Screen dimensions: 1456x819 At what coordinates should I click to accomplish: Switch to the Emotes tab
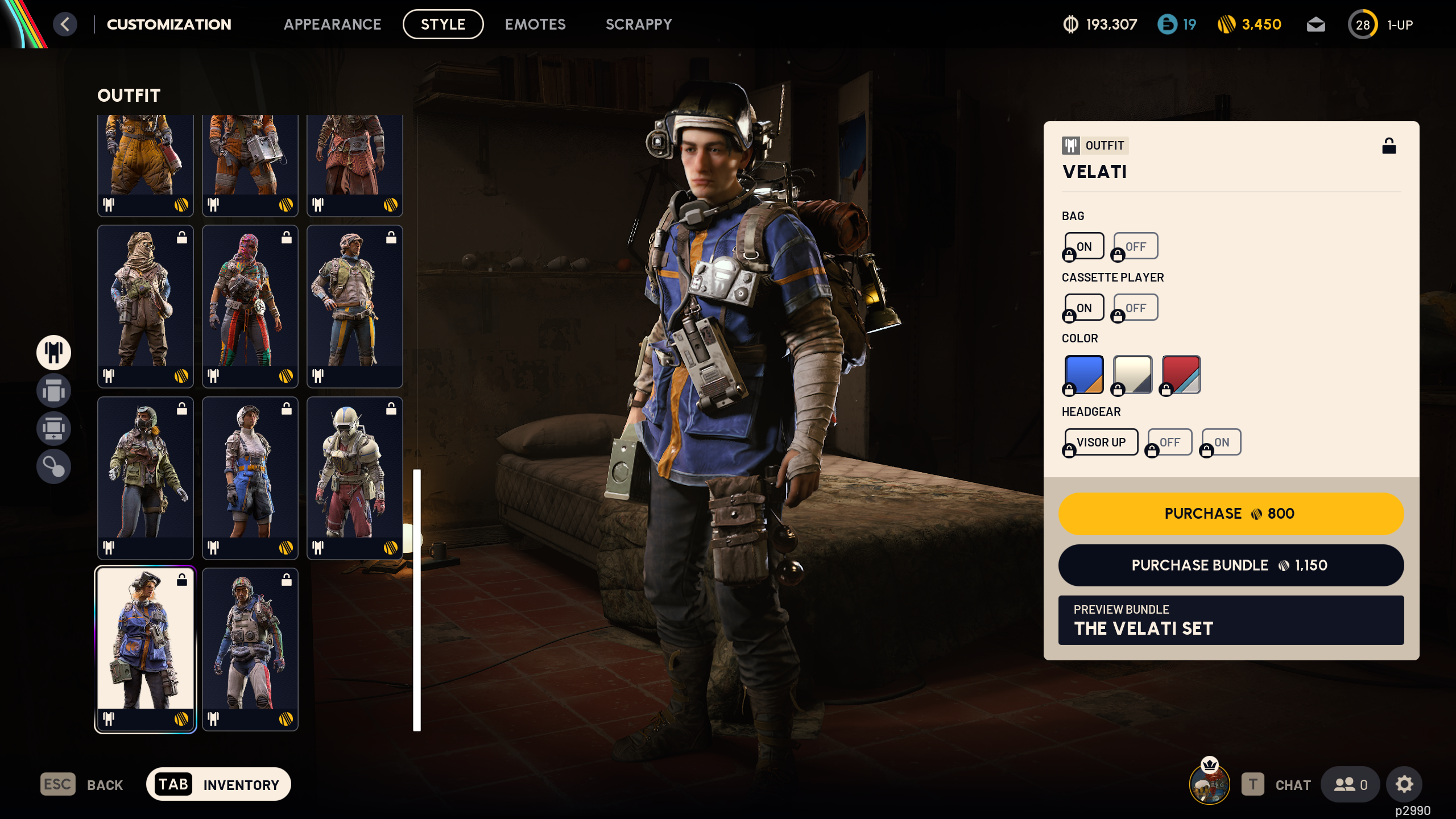point(535,24)
